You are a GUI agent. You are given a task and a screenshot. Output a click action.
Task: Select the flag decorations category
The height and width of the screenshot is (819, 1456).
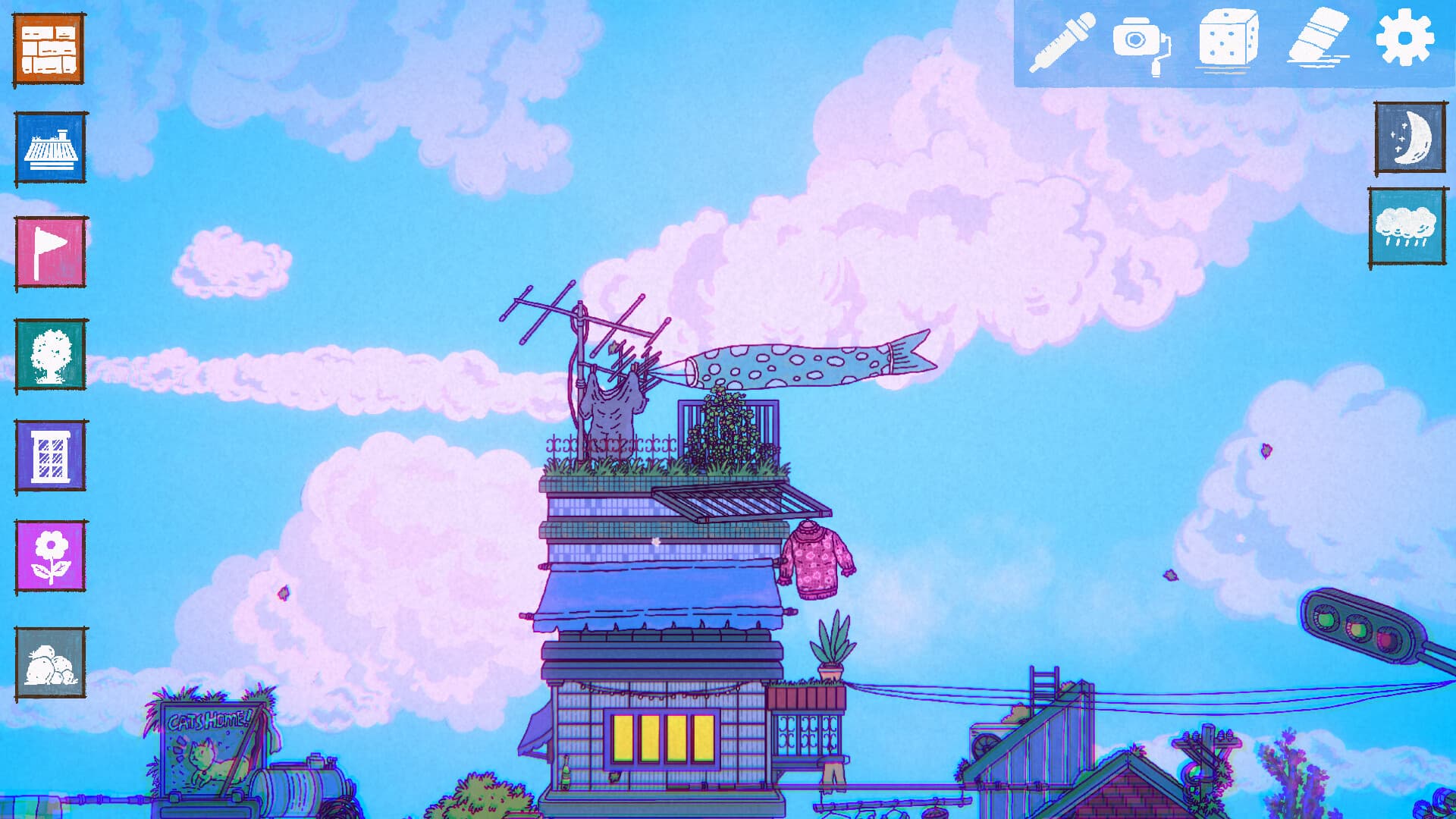(49, 250)
